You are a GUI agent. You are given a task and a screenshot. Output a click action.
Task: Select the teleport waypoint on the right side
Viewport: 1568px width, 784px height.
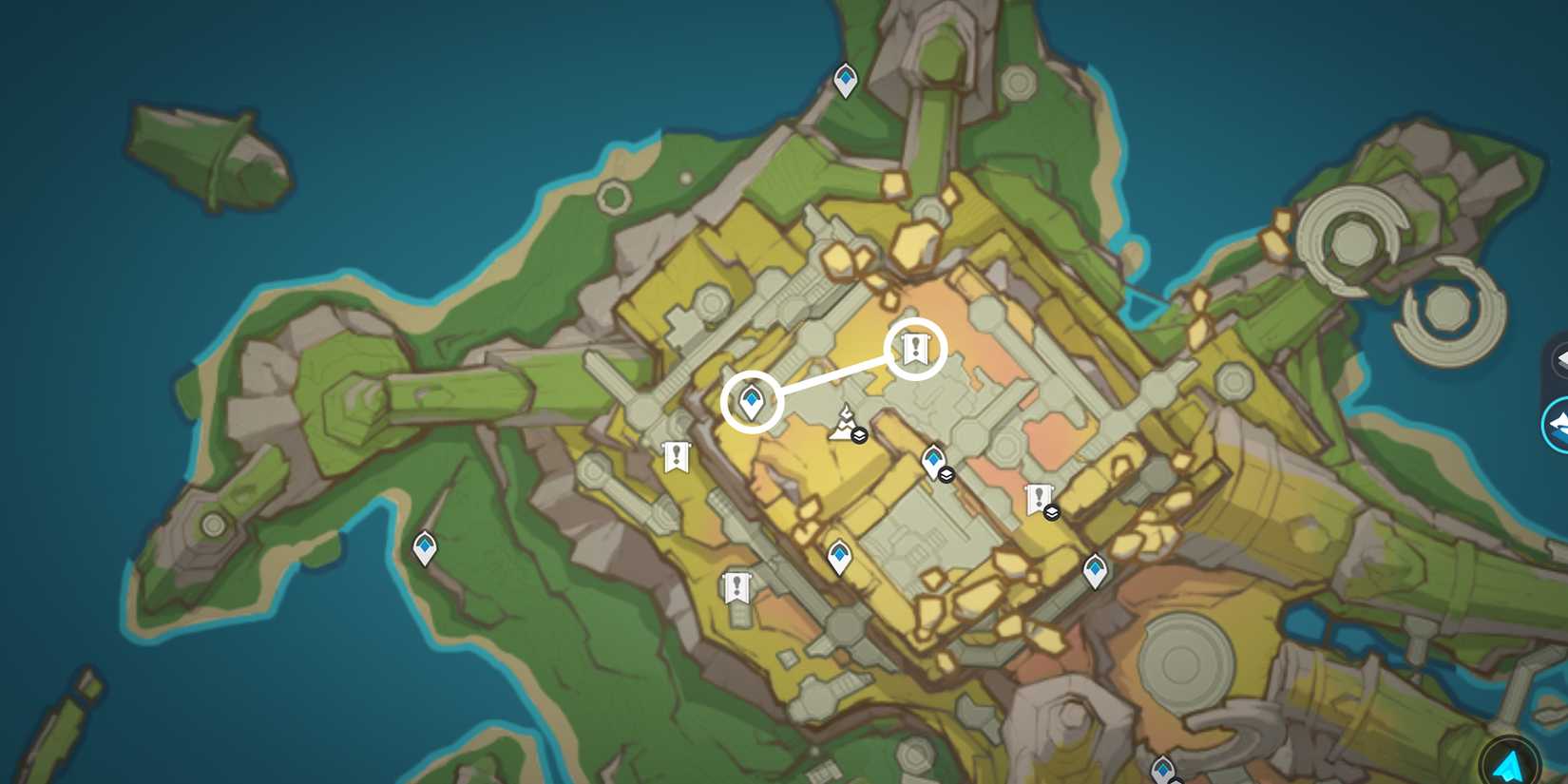point(1095,570)
